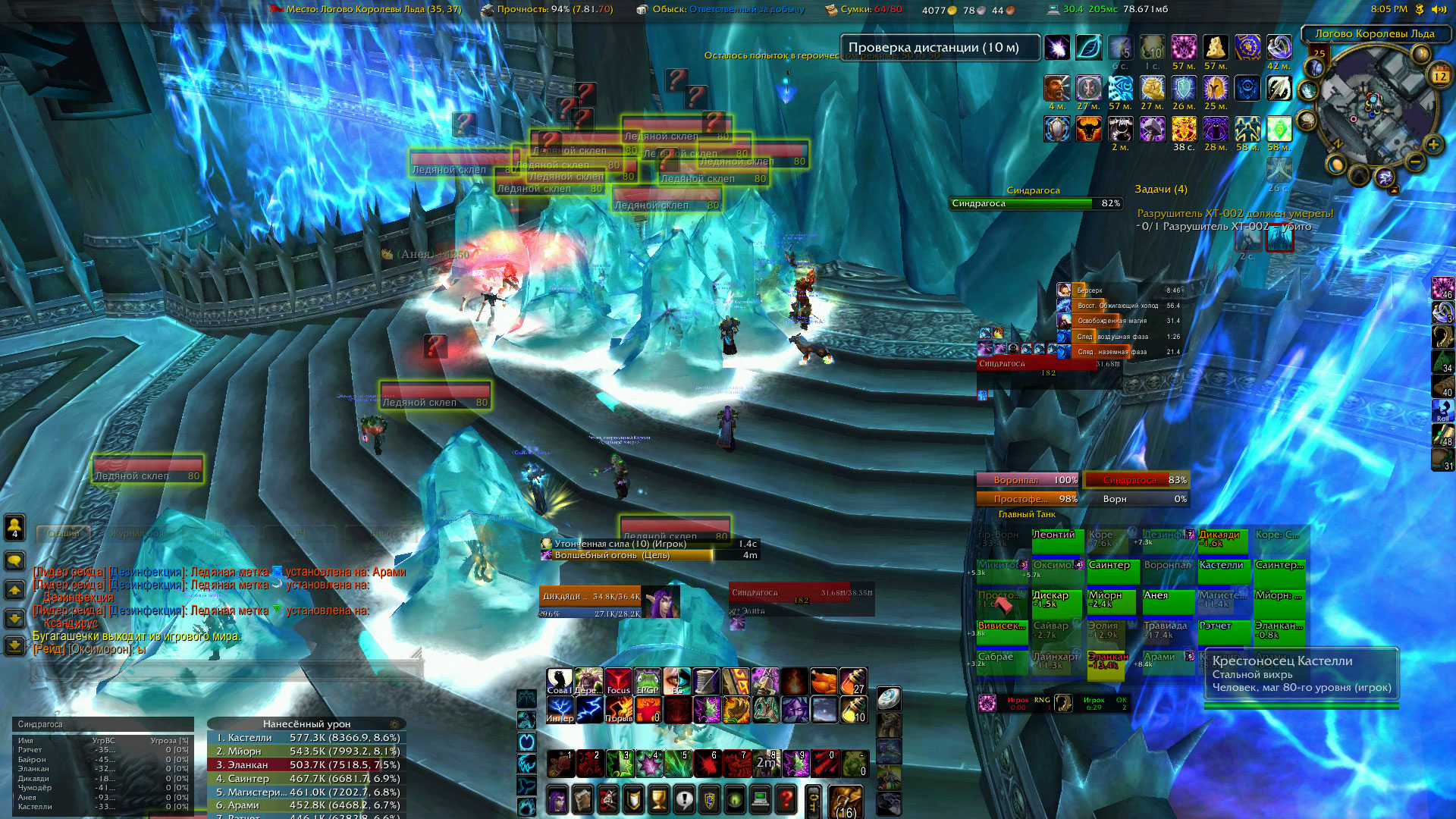The image size is (1456, 819).
Task: Zoom out the minimap with minus button
Action: (1415, 161)
